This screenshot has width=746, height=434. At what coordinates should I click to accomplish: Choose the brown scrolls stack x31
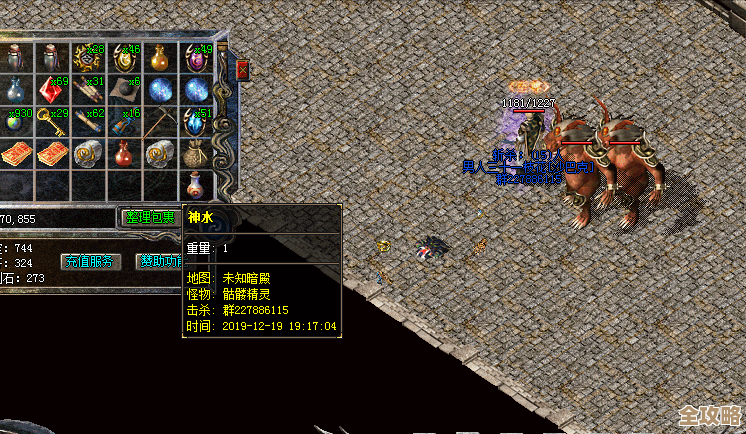[x=86, y=91]
